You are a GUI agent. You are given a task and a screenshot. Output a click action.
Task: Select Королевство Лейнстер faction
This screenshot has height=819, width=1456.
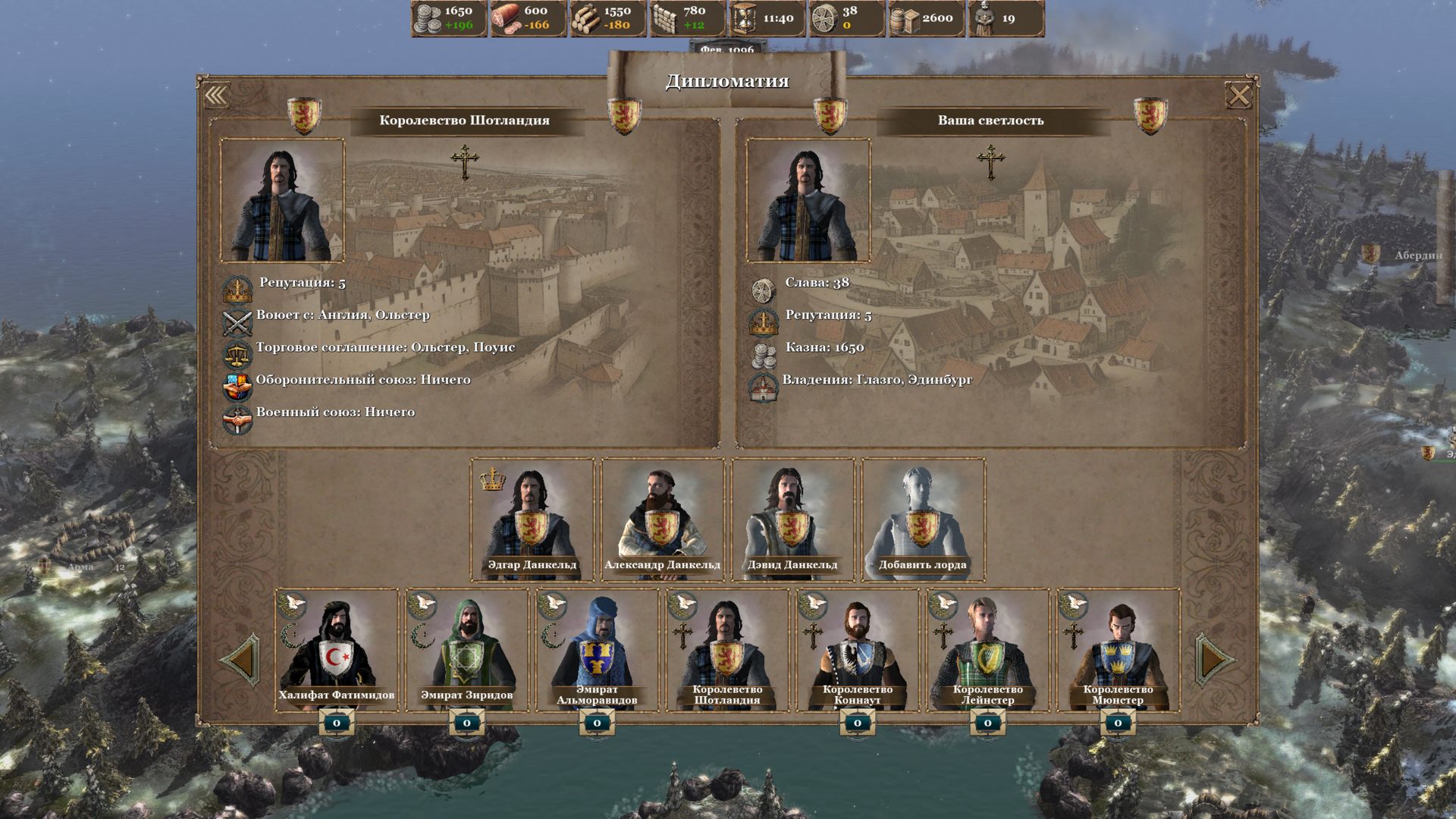987,649
